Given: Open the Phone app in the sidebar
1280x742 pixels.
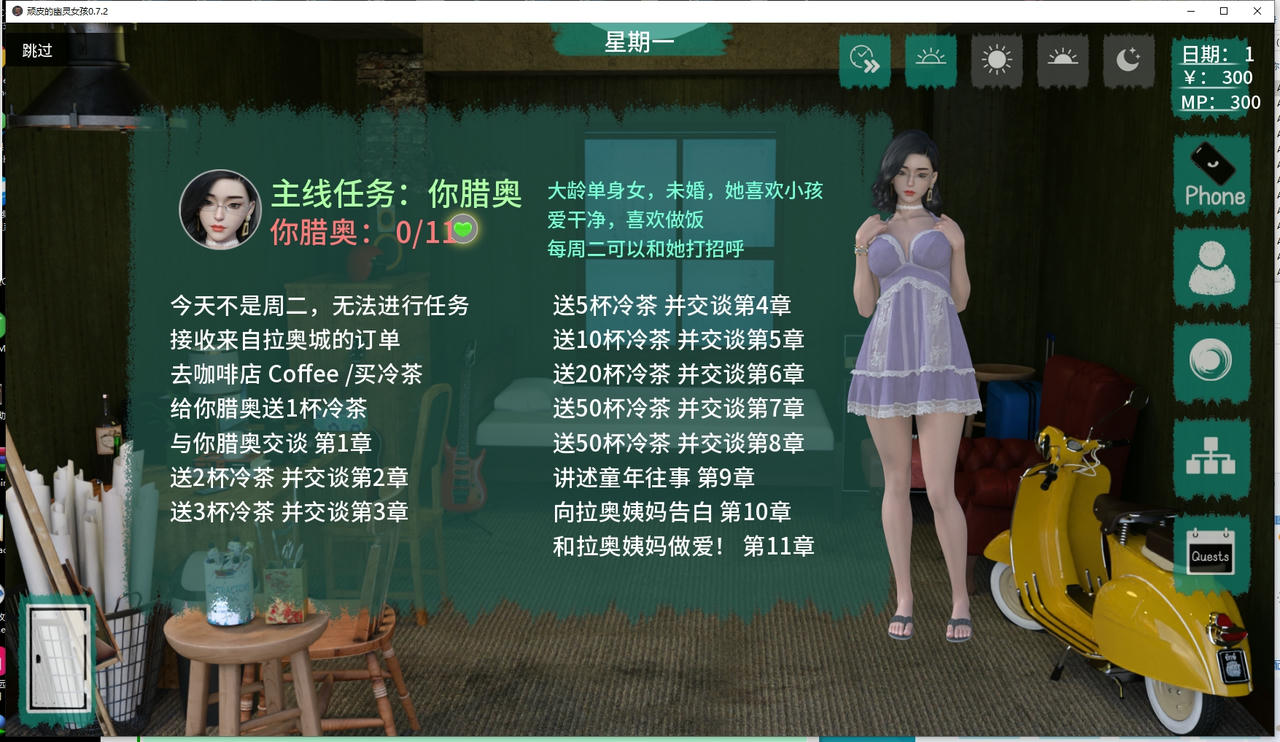Looking at the screenshot, I should tap(1212, 175).
